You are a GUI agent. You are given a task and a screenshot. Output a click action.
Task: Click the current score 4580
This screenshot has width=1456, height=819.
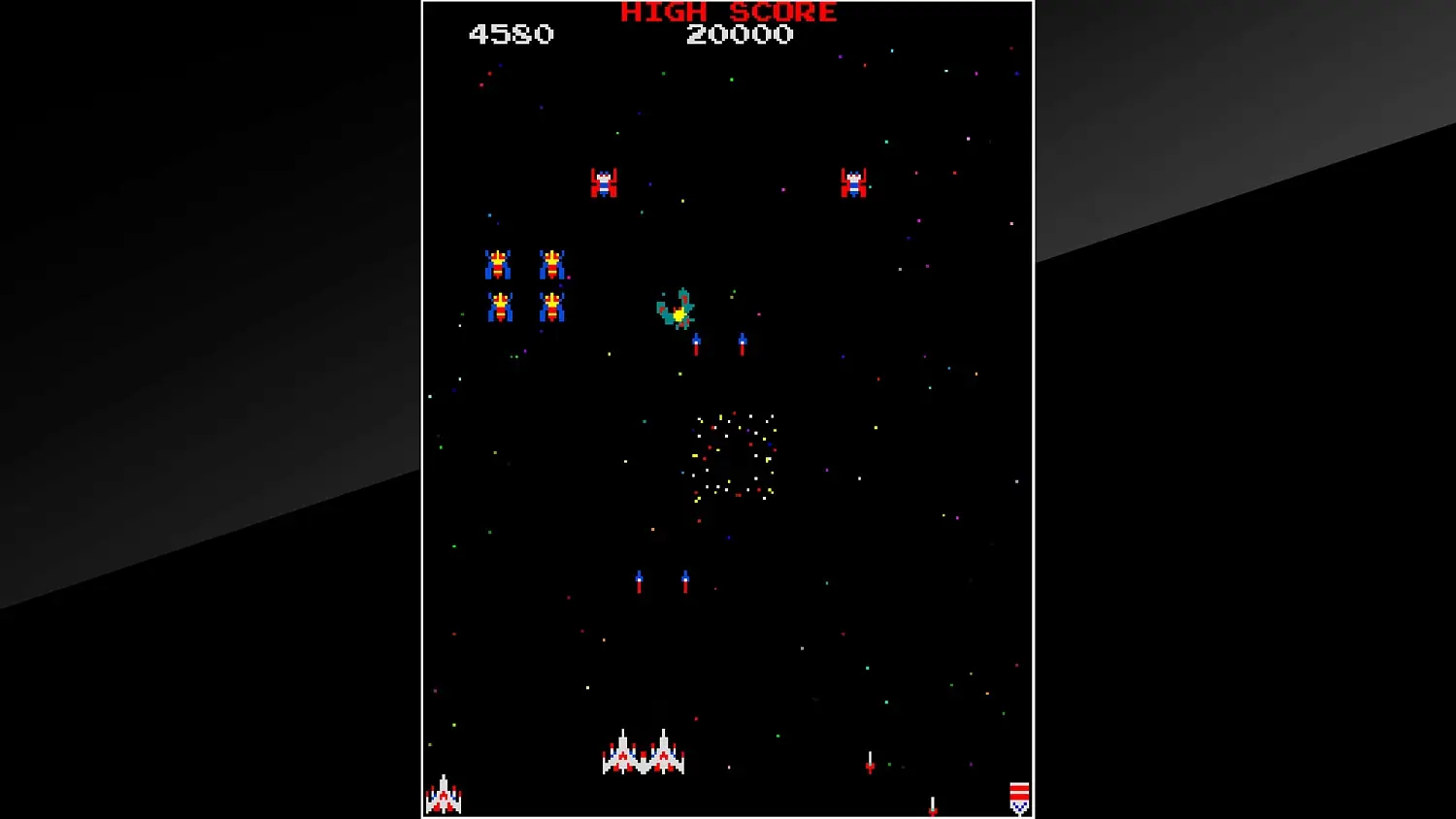(512, 36)
